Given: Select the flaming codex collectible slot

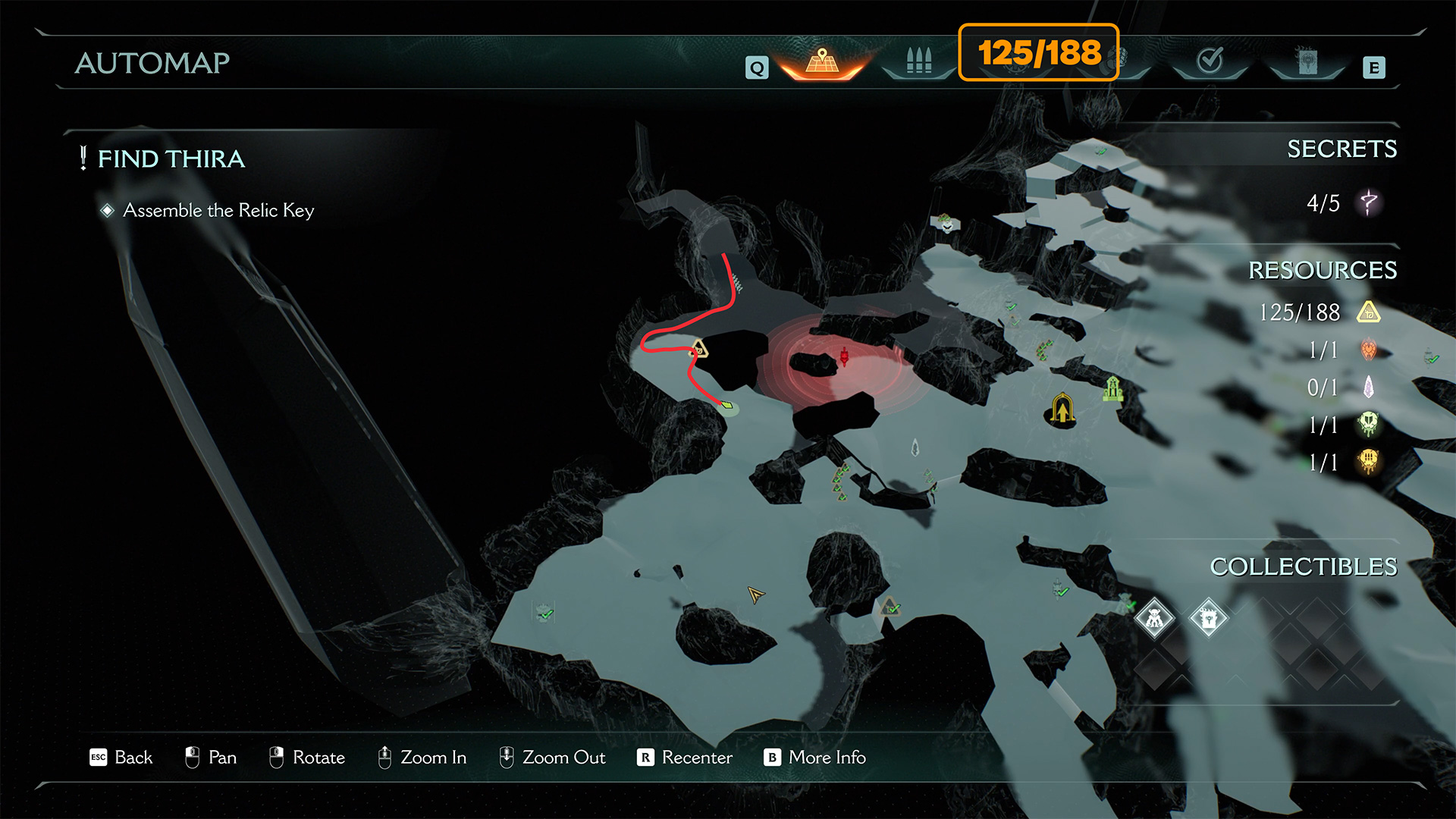Looking at the screenshot, I should (x=1208, y=619).
